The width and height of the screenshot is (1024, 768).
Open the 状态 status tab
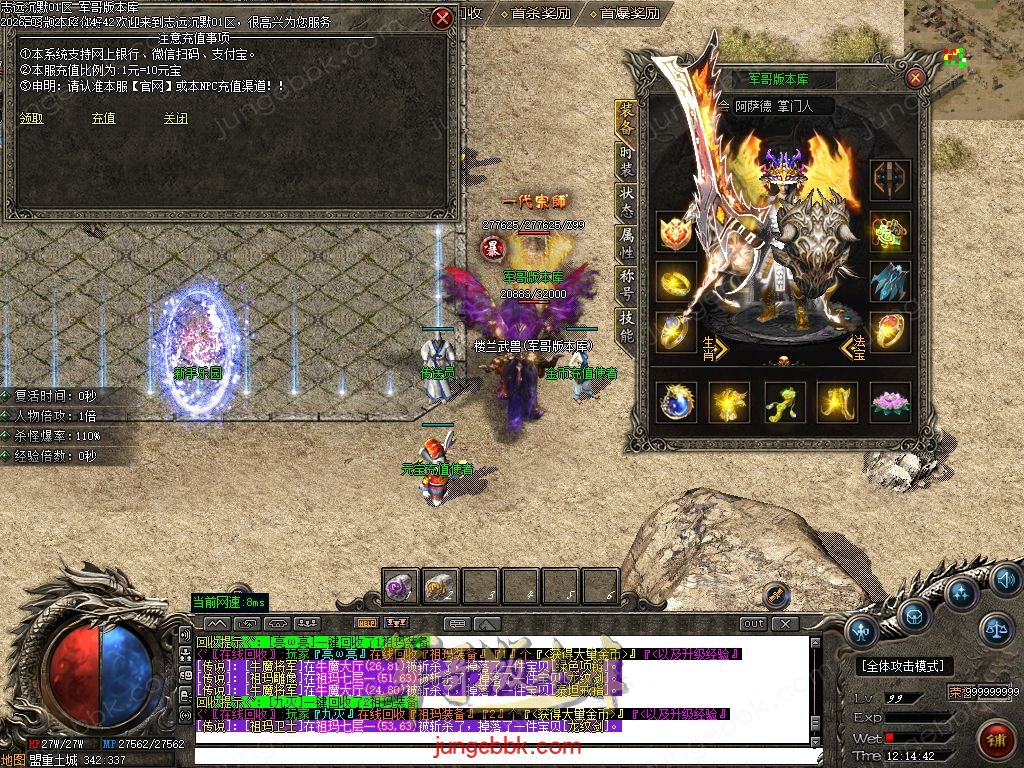pos(626,204)
